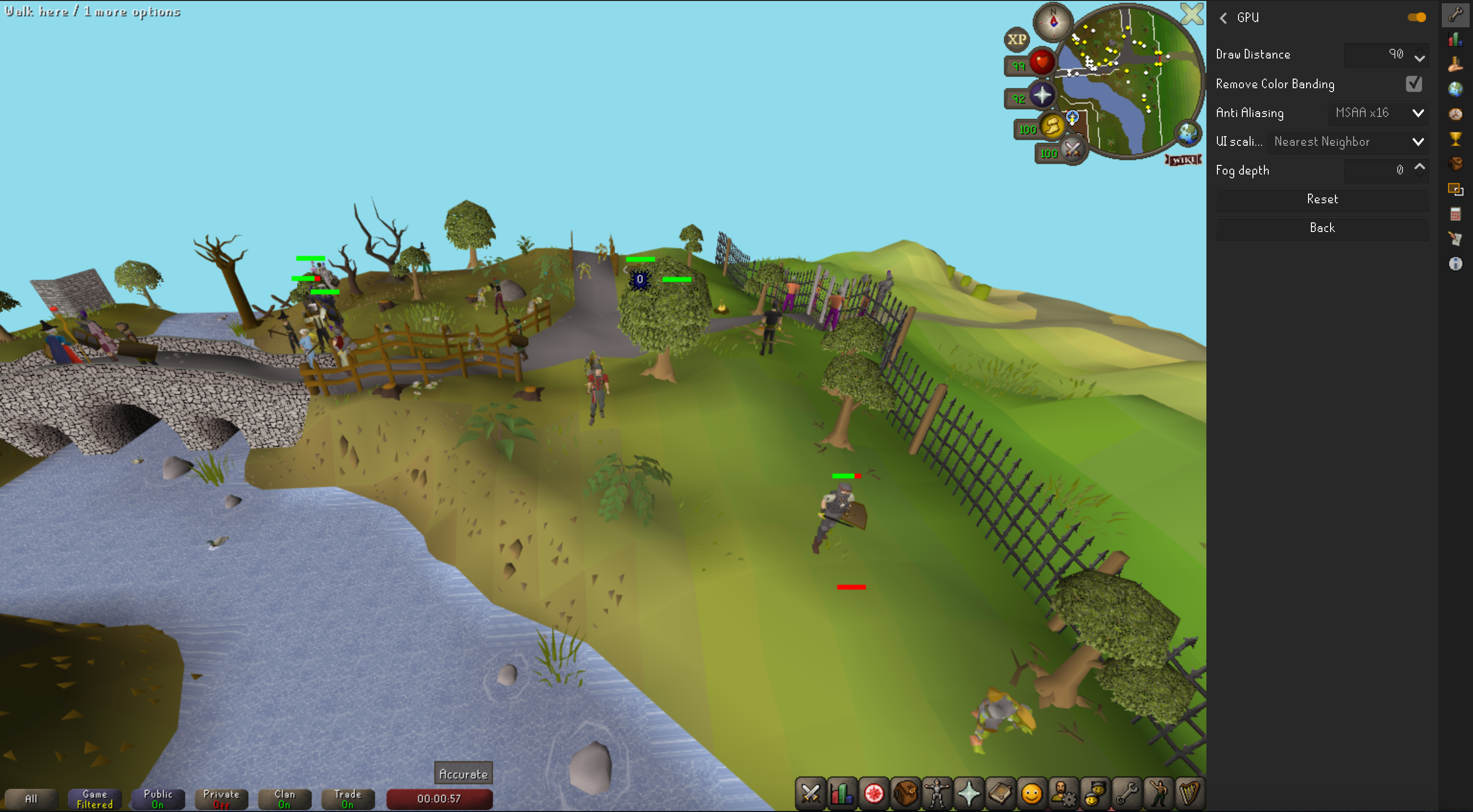1473x812 pixels.
Task: Toggle the Remove Color Banding checkbox
Action: 1413,83
